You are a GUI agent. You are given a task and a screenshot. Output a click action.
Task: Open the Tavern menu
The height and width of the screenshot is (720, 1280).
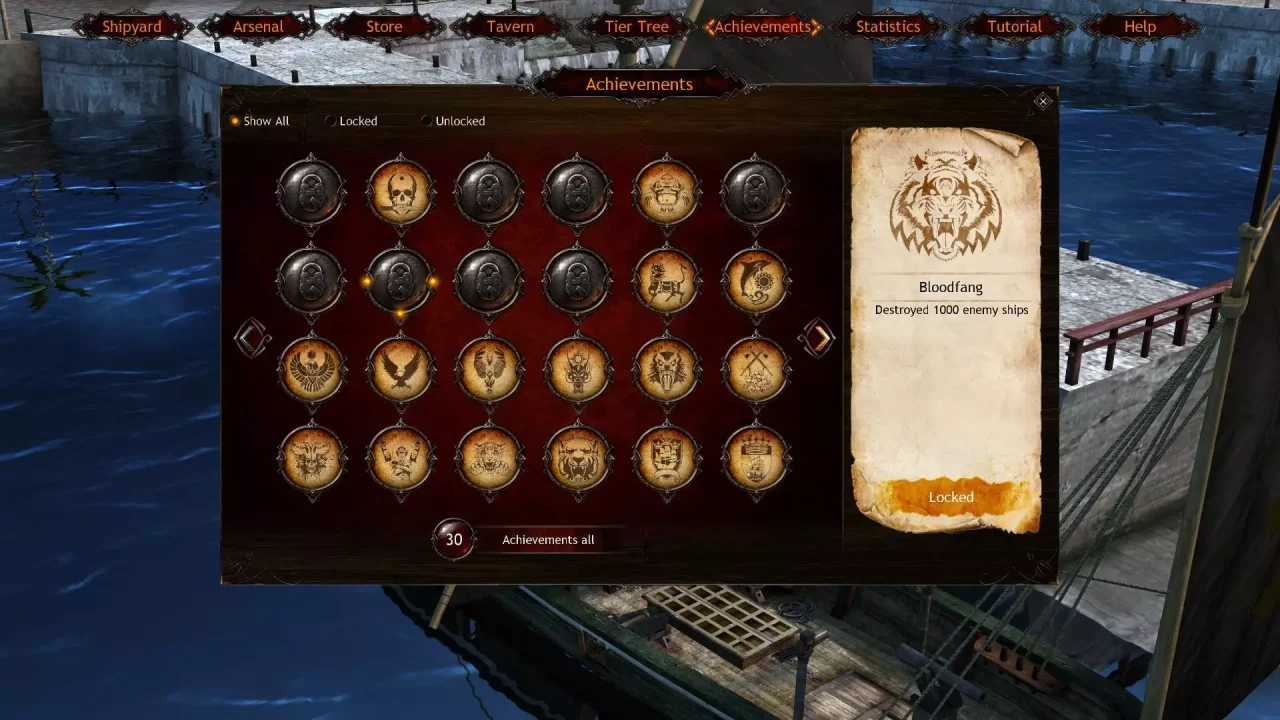(509, 27)
